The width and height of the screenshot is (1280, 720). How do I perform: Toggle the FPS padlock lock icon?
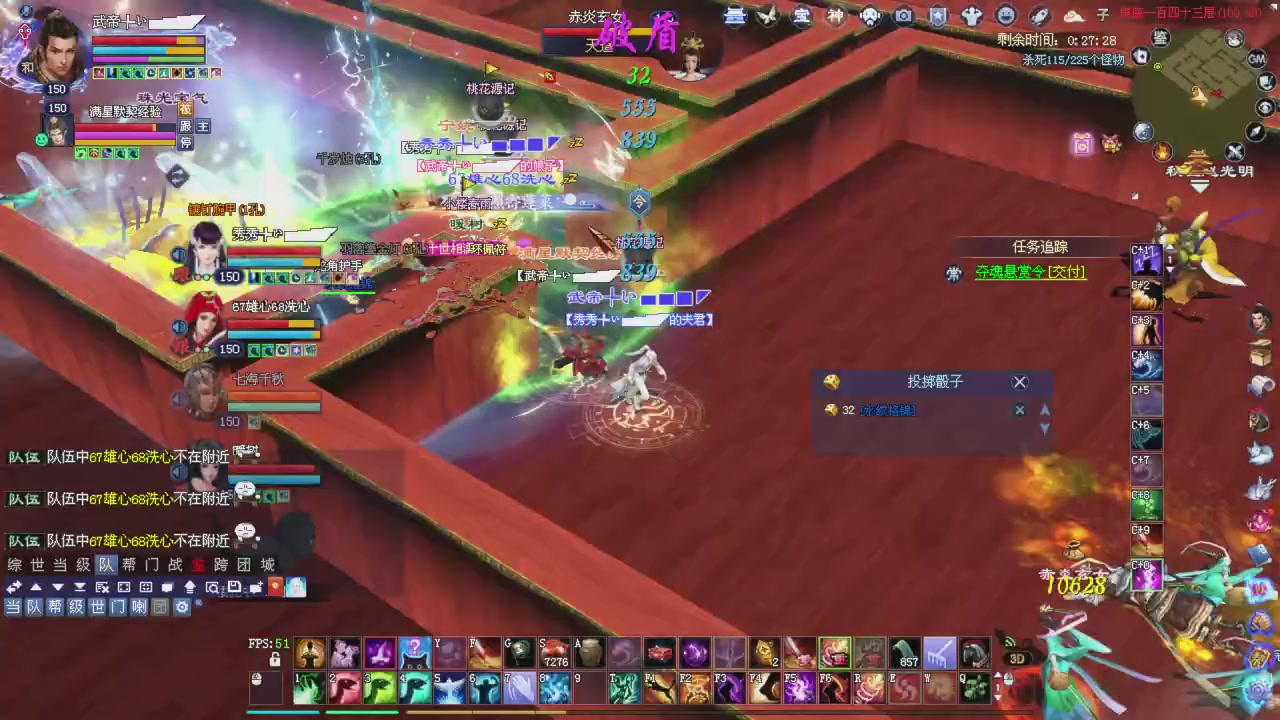[275, 658]
